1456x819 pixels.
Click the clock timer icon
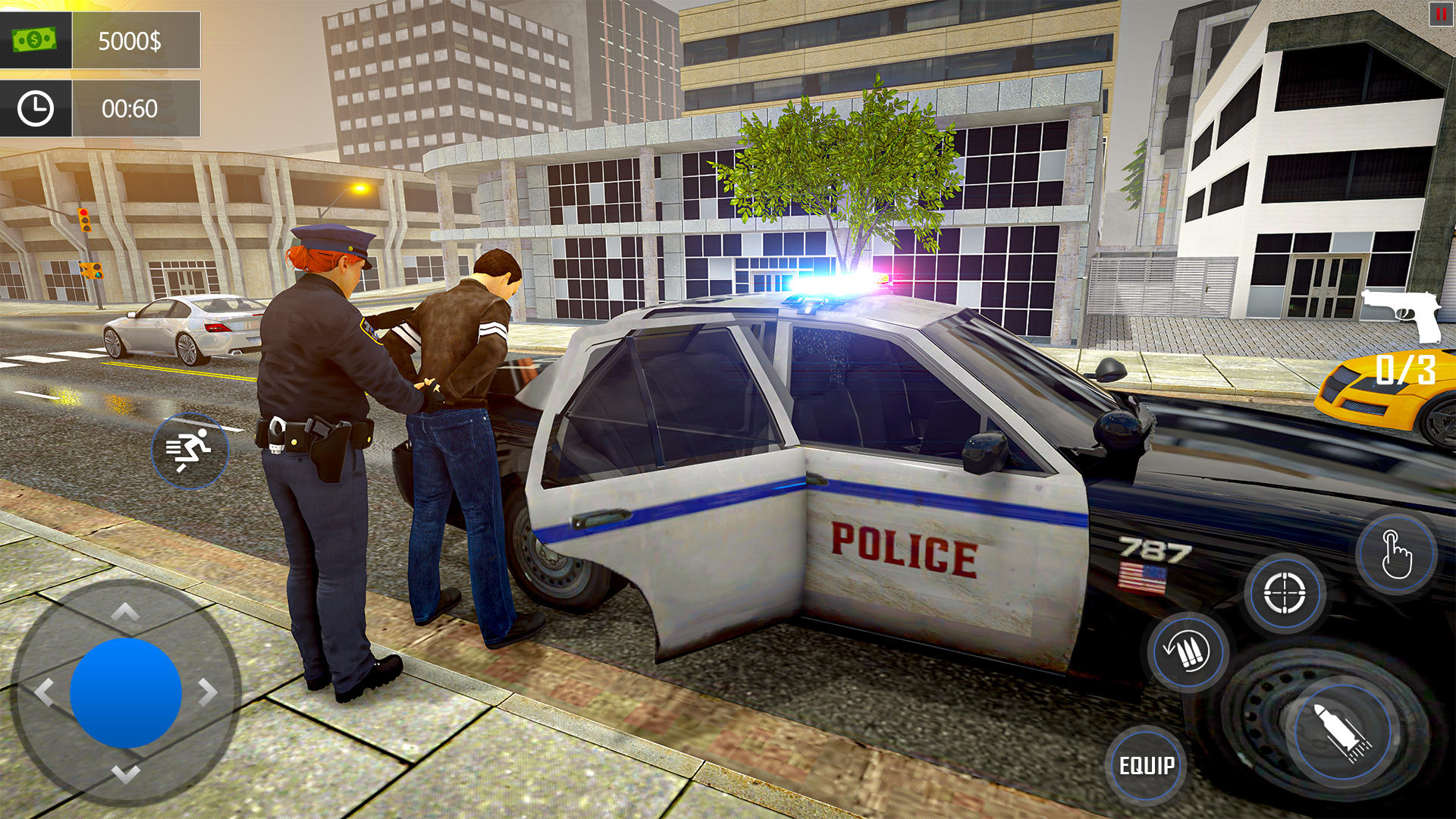click(x=34, y=108)
